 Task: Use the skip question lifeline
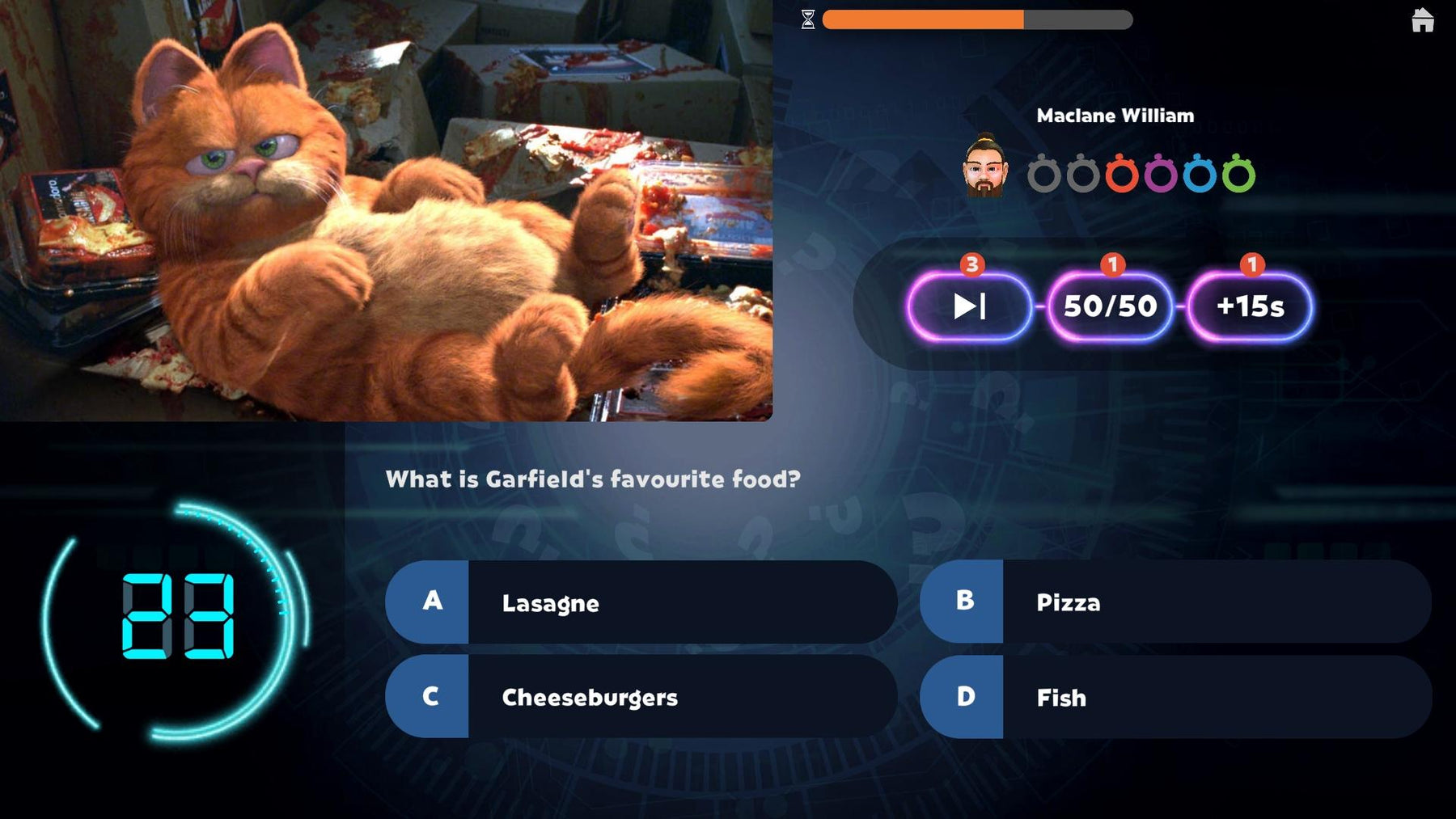pos(969,306)
